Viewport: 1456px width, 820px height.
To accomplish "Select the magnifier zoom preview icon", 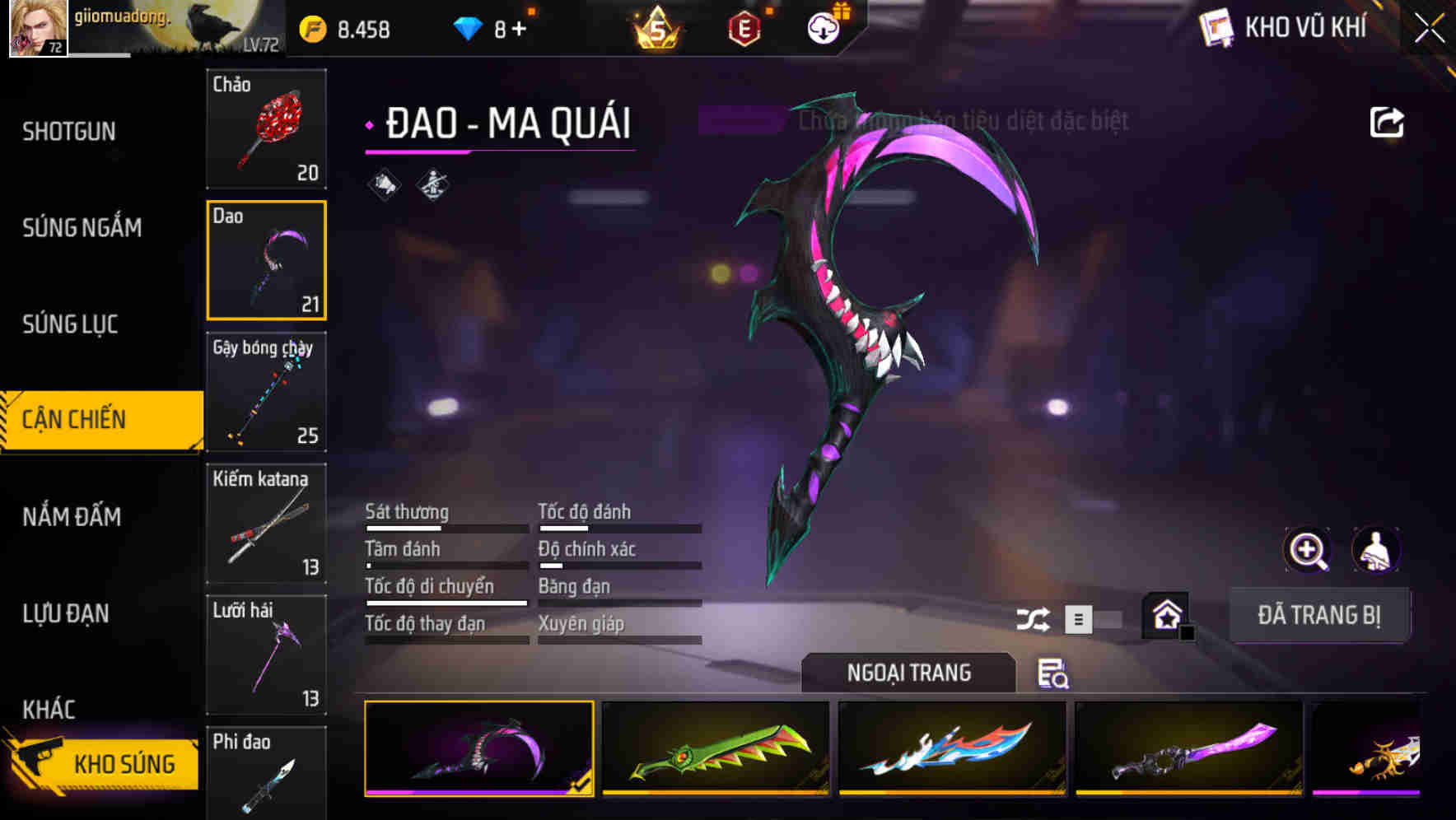I will tap(1308, 549).
